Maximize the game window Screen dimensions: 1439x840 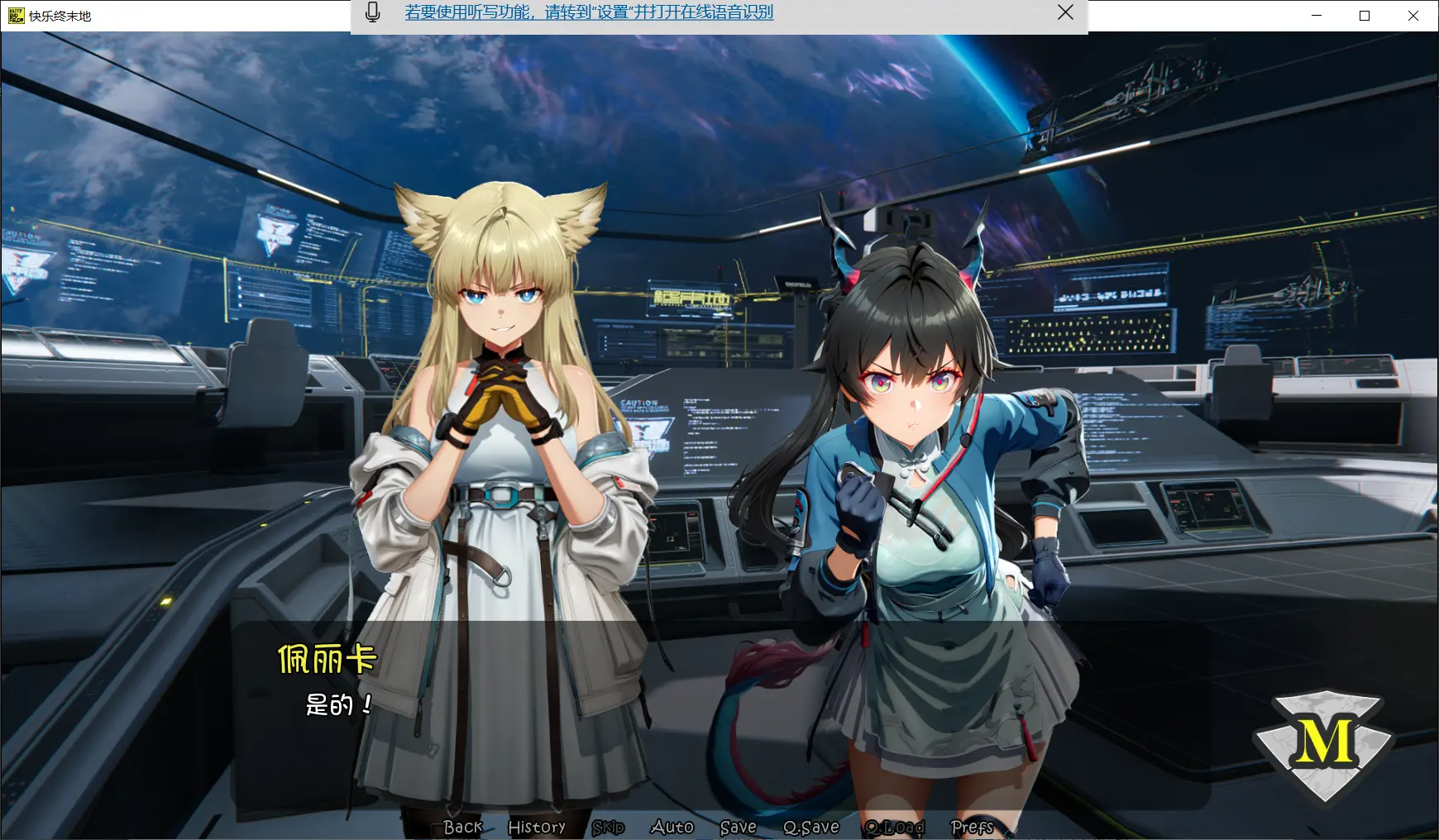click(x=1365, y=16)
